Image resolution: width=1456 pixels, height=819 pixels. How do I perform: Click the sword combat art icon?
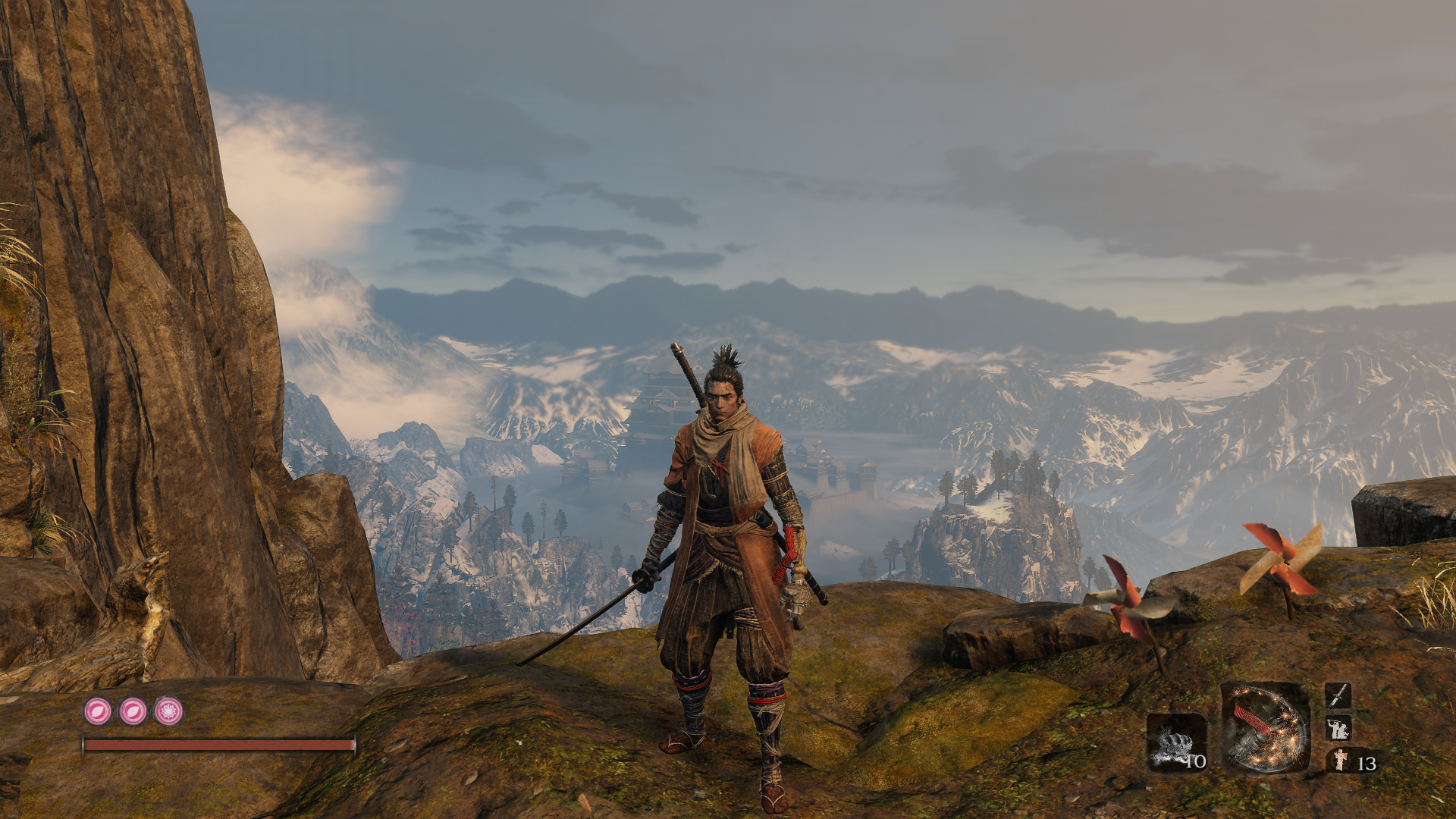tap(1338, 695)
